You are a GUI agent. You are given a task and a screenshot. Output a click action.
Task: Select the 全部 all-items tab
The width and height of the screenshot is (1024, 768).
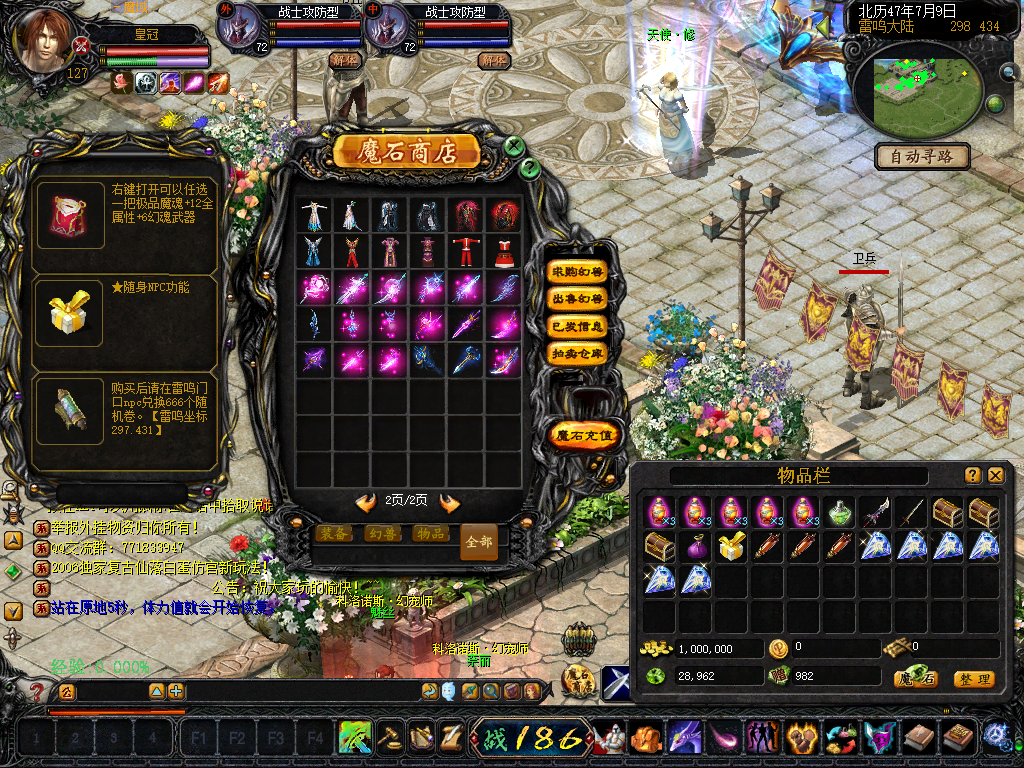[479, 542]
